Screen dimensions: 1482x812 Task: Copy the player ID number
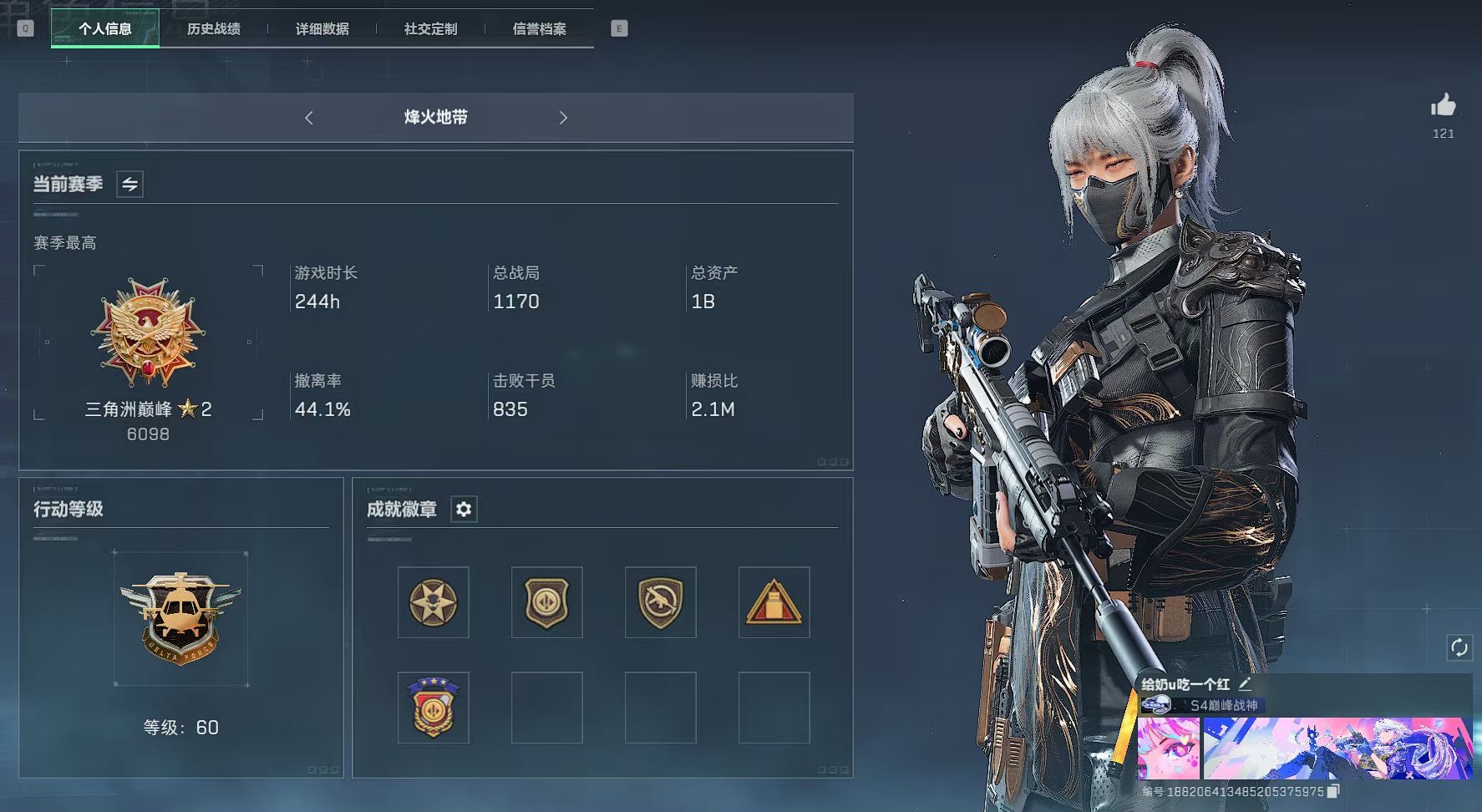[x=1333, y=791]
